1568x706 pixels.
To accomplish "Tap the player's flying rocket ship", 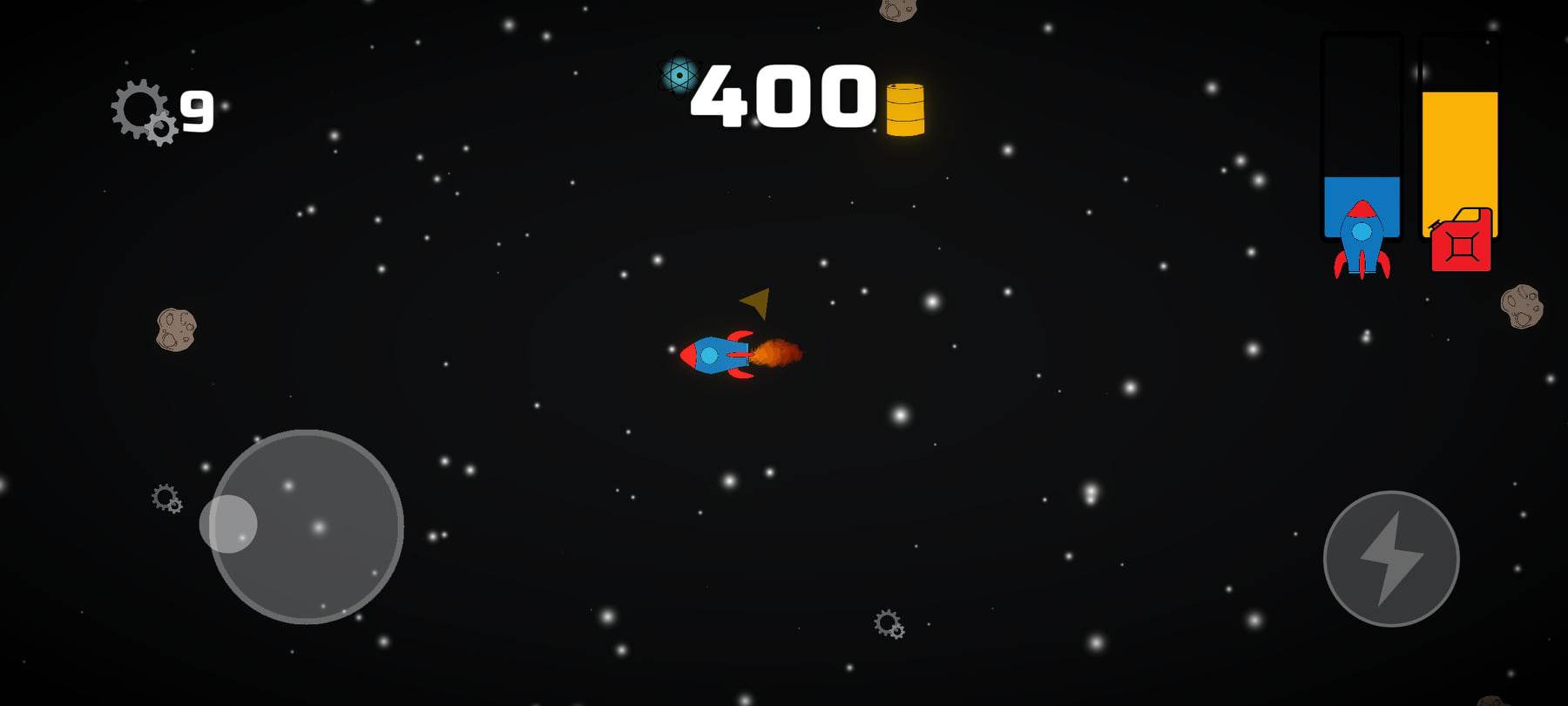I will [714, 357].
